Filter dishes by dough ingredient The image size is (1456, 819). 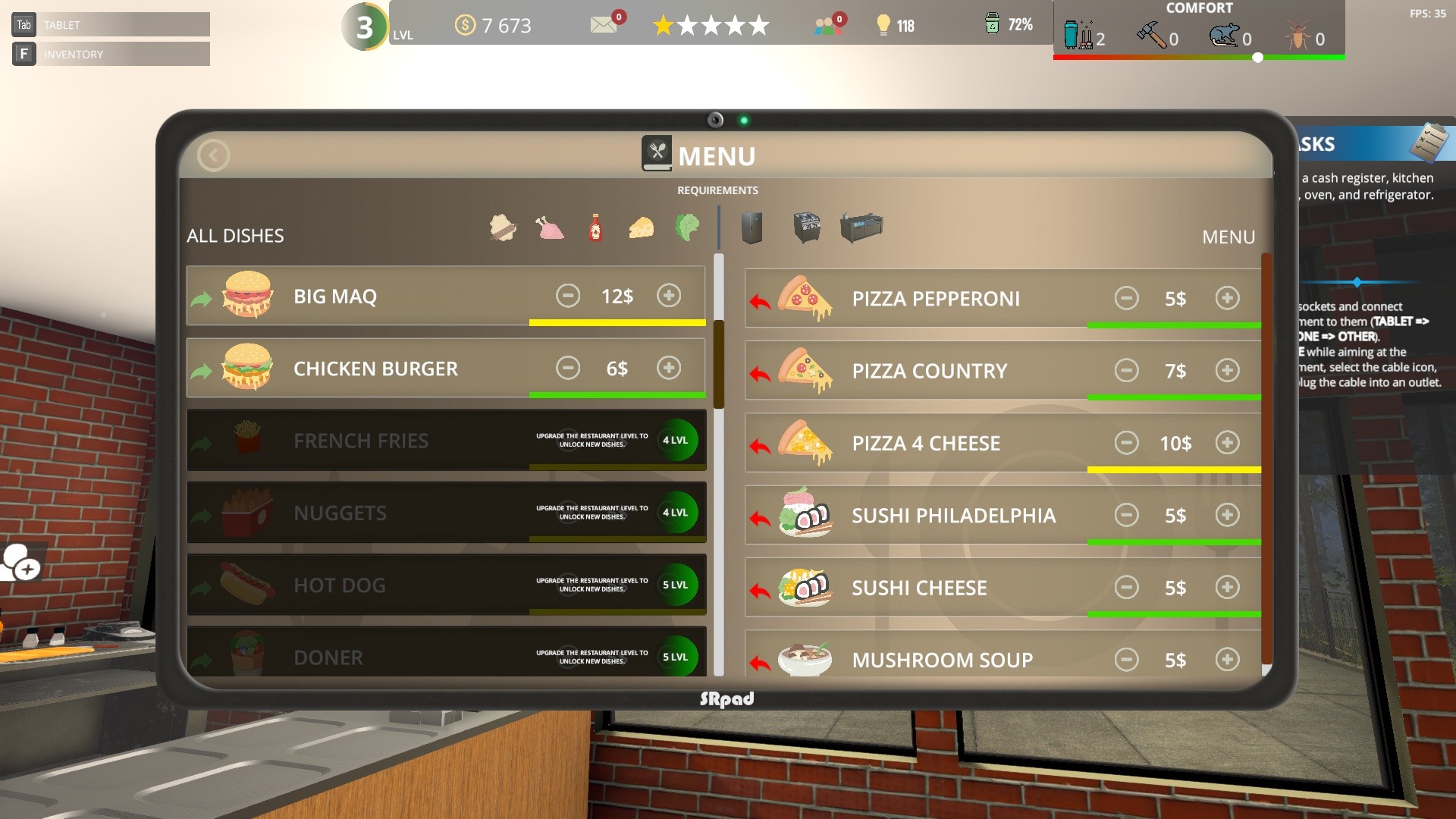click(x=502, y=227)
